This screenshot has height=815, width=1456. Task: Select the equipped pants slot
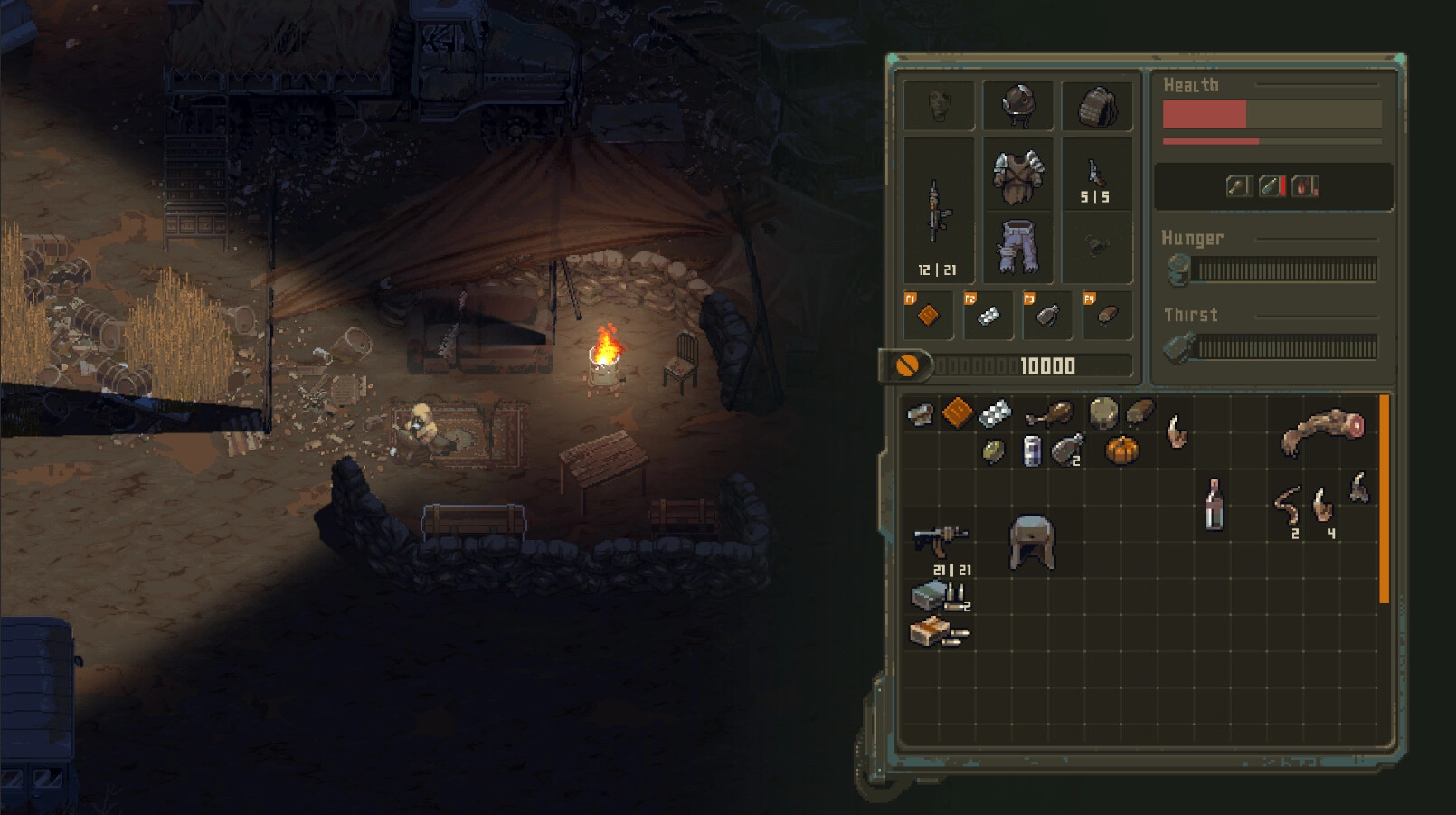pyautogui.click(x=1017, y=246)
